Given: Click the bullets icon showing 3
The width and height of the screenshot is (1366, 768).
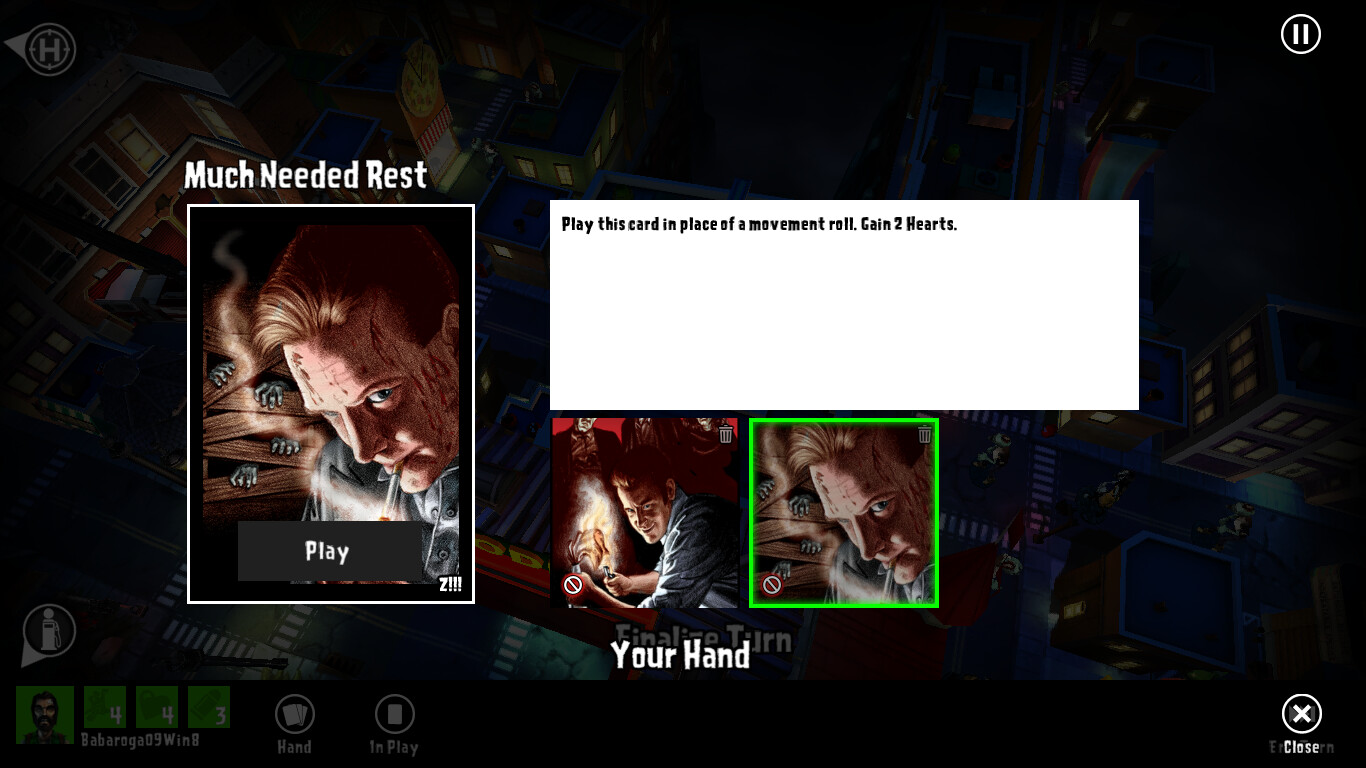Looking at the screenshot, I should coord(210,707).
